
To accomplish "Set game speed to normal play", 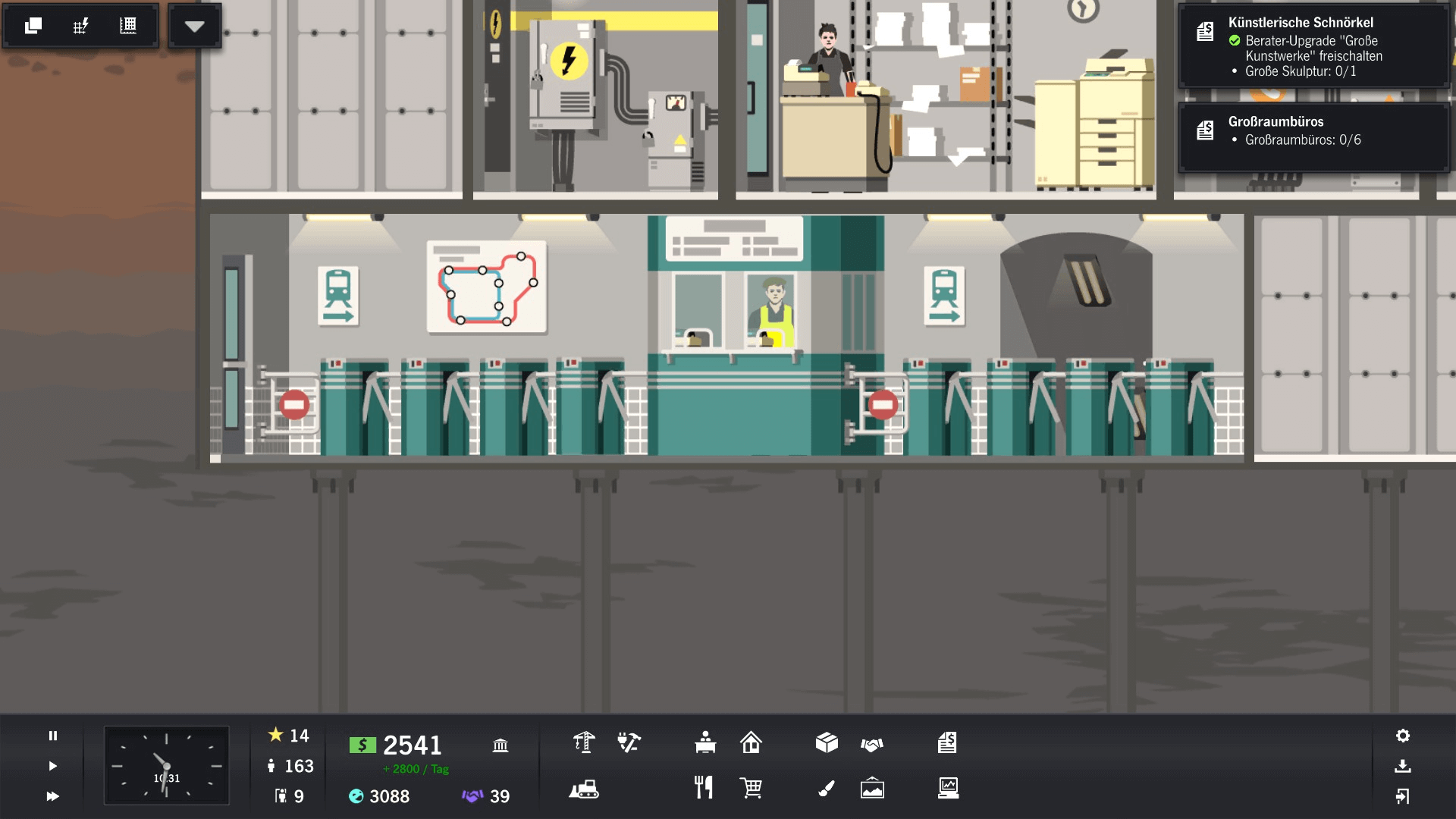I will 53,766.
